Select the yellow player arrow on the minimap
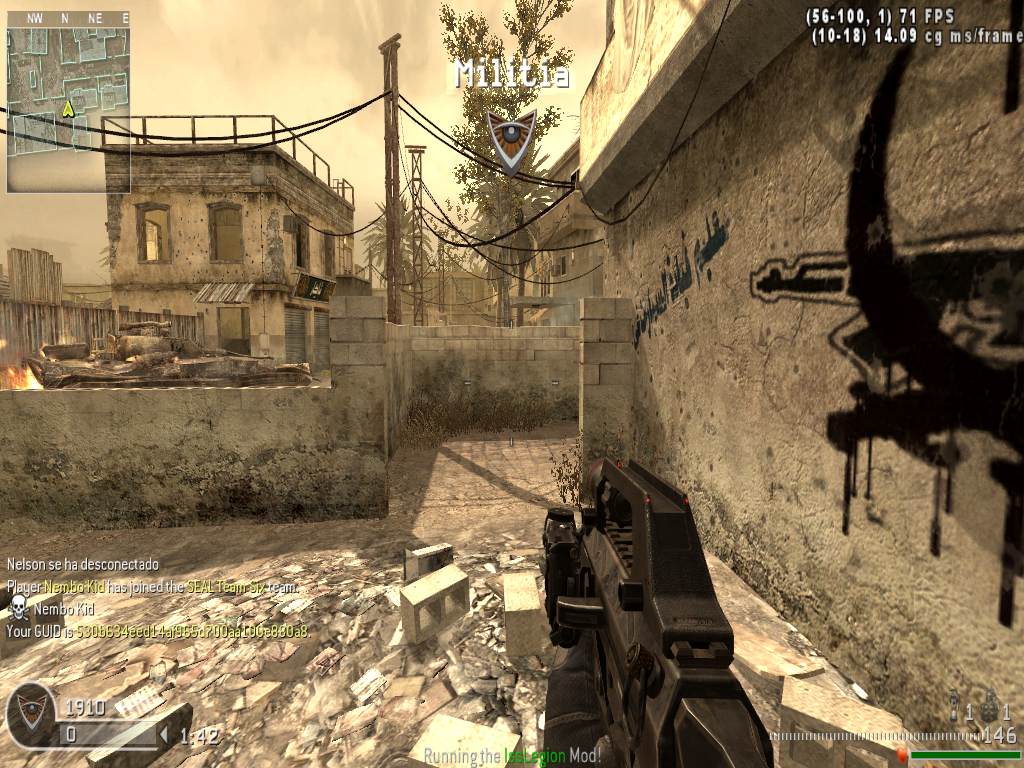The height and width of the screenshot is (768, 1024). pos(68,108)
